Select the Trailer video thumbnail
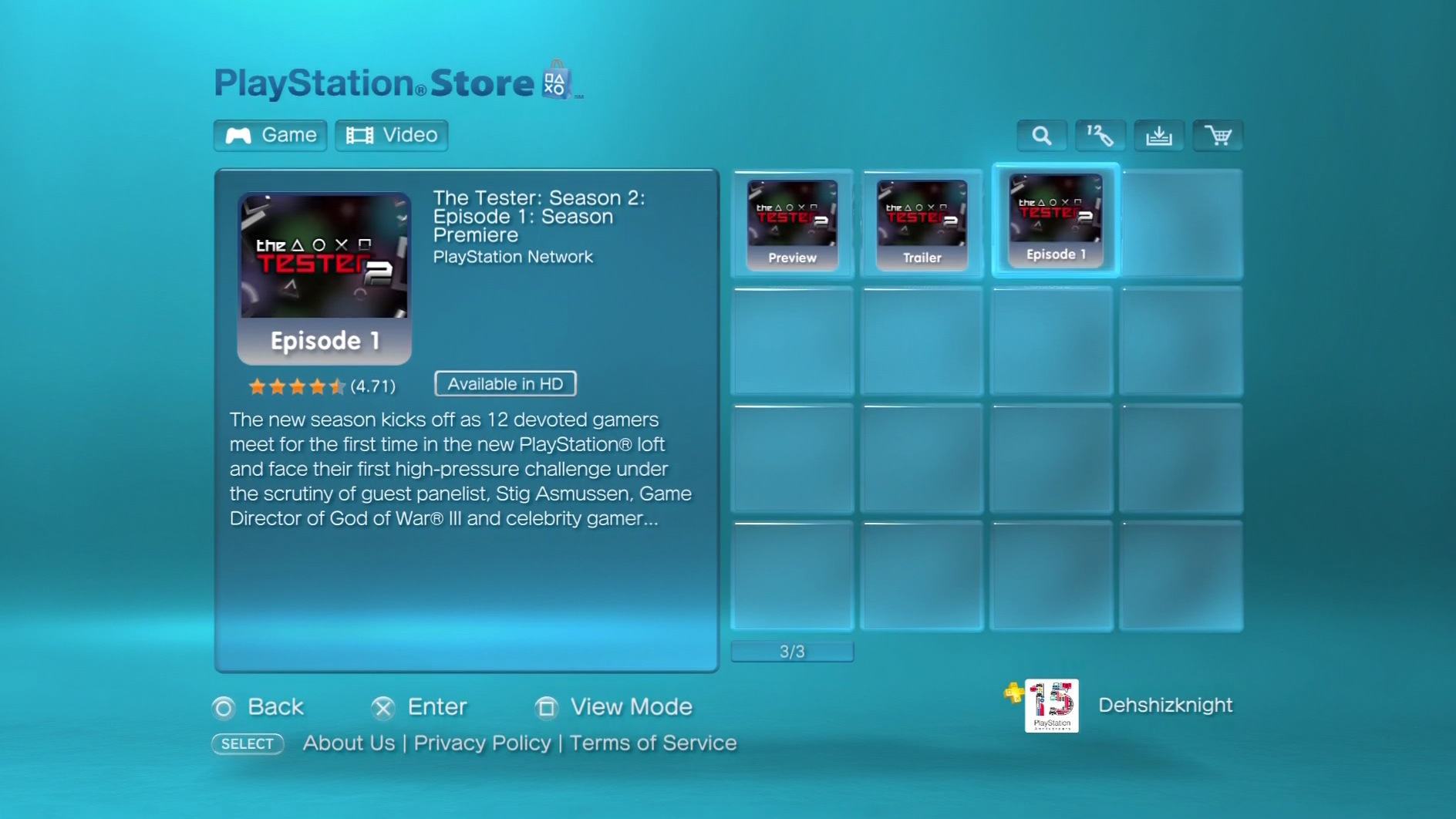Image resolution: width=1456 pixels, height=819 pixels. point(921,224)
